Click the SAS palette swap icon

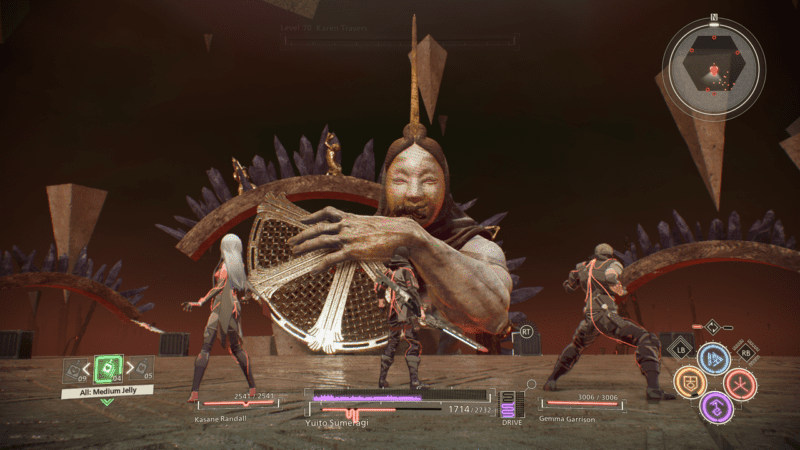(712, 326)
